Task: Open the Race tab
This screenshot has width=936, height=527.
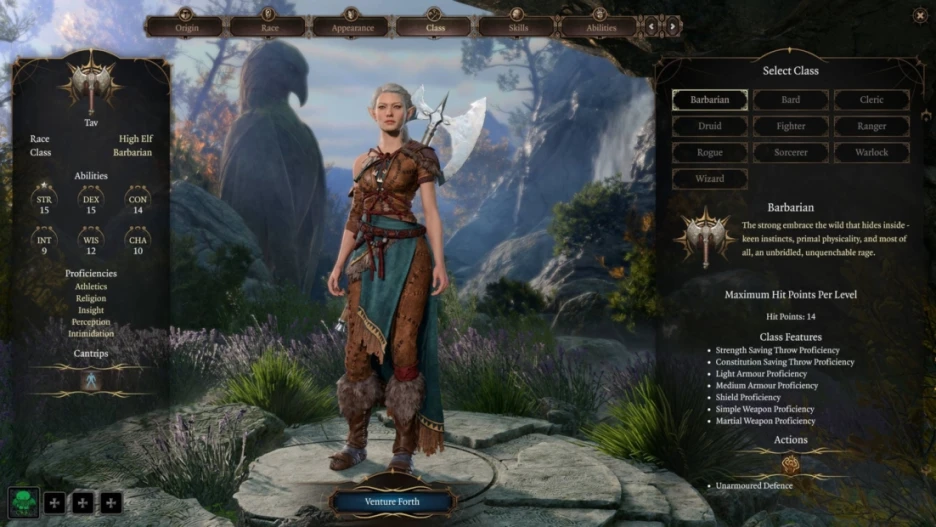Action: (269, 26)
